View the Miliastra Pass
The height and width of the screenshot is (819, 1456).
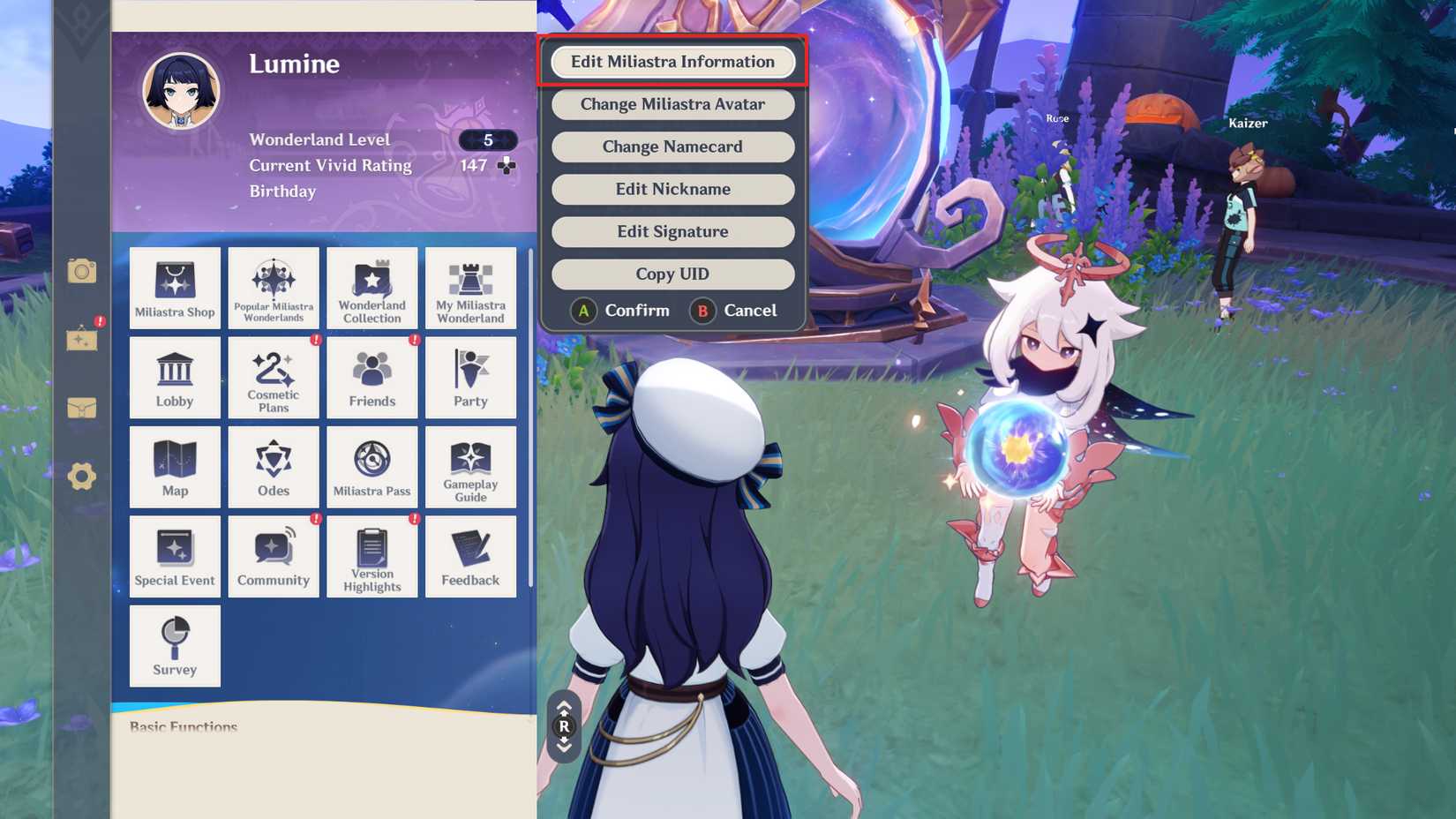pyautogui.click(x=372, y=467)
